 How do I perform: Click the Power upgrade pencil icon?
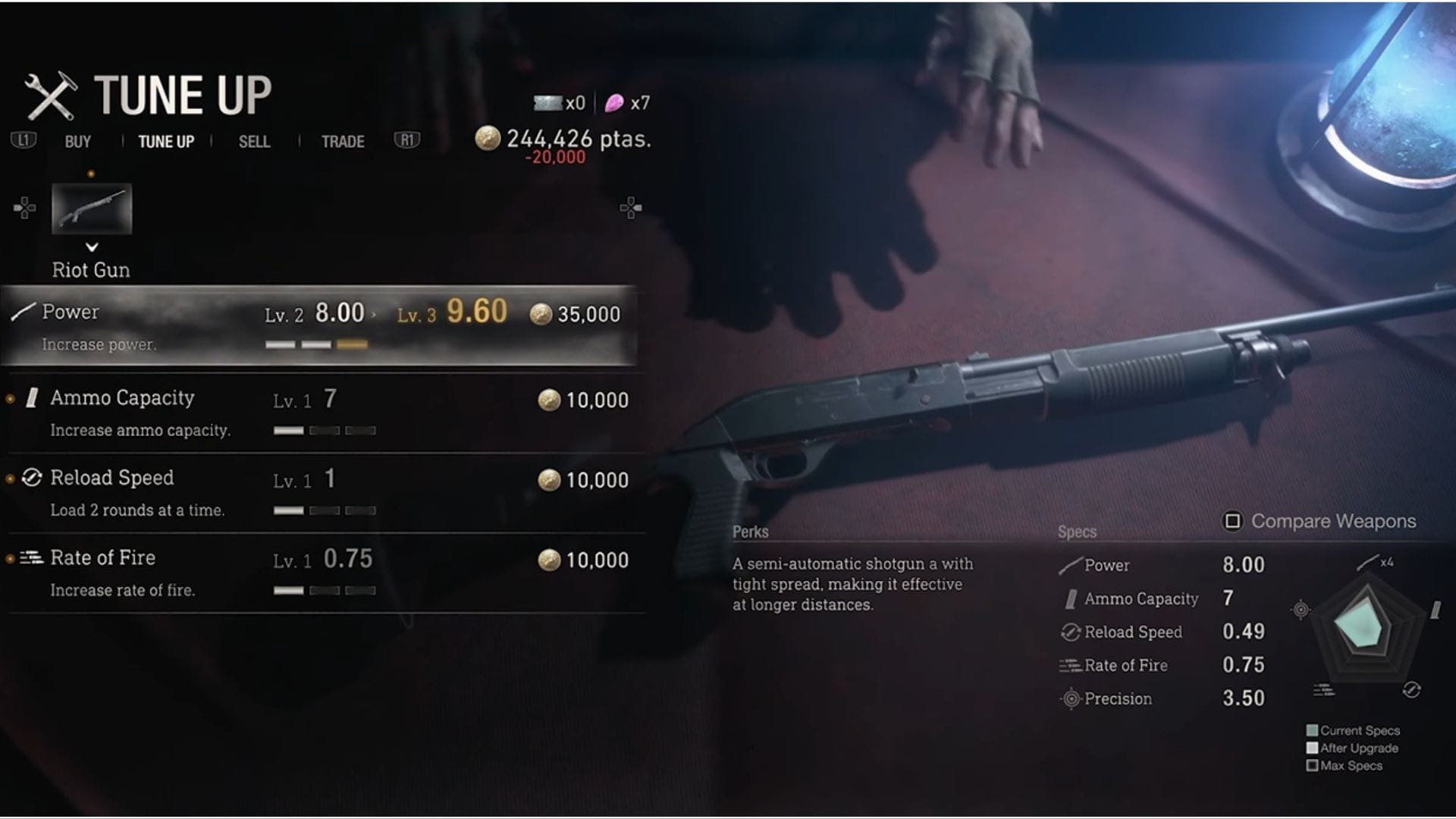[x=21, y=312]
